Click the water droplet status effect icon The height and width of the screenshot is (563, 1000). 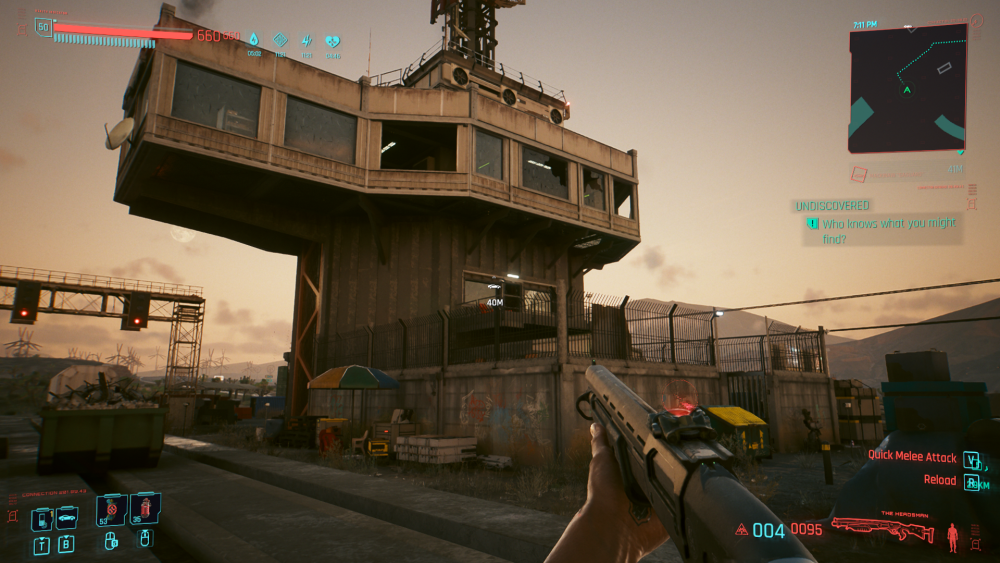point(253,41)
